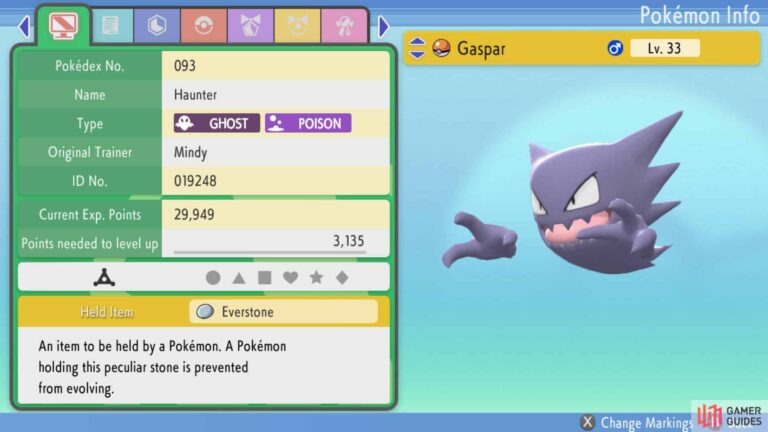Select the Pokémon Info monitor tab
This screenshot has width=768, height=432.
tap(64, 26)
